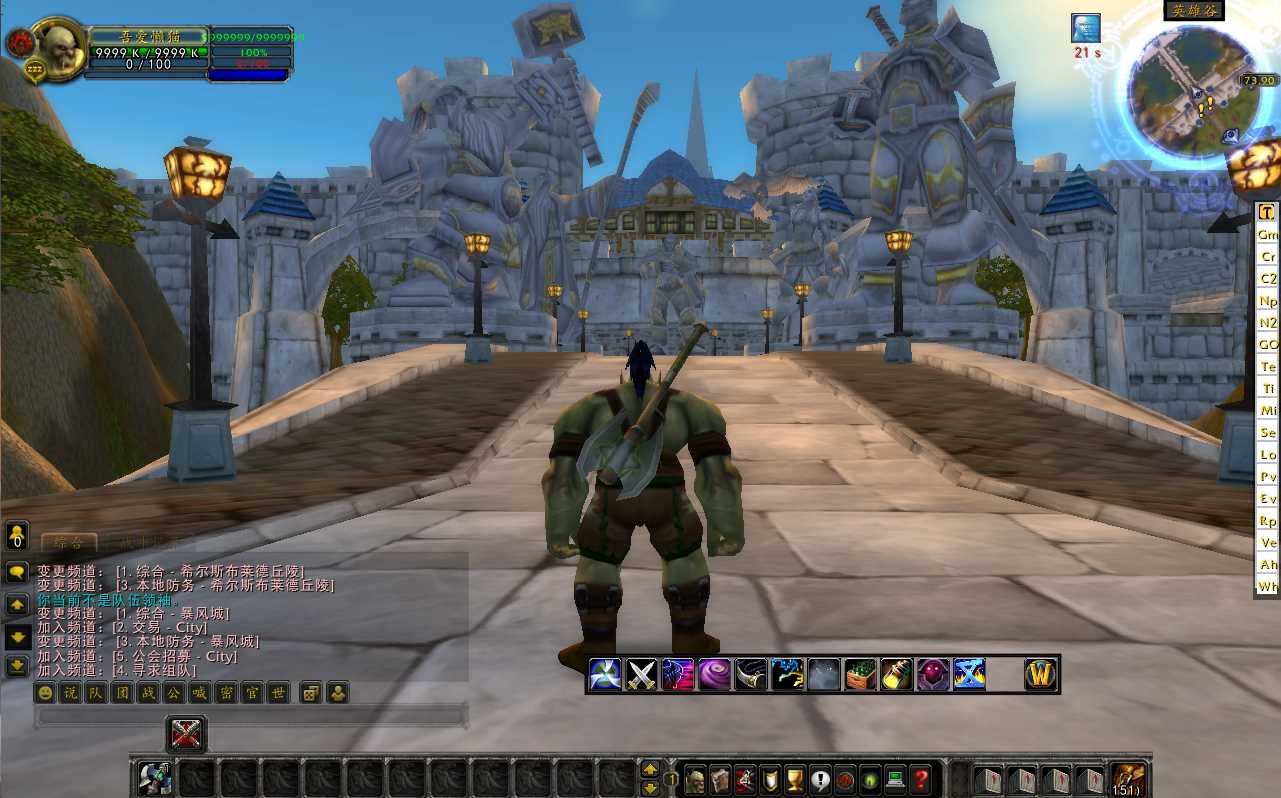Screen dimensions: 1281x798
Task: Open the Te entry in the side list
Action: click(x=1268, y=366)
